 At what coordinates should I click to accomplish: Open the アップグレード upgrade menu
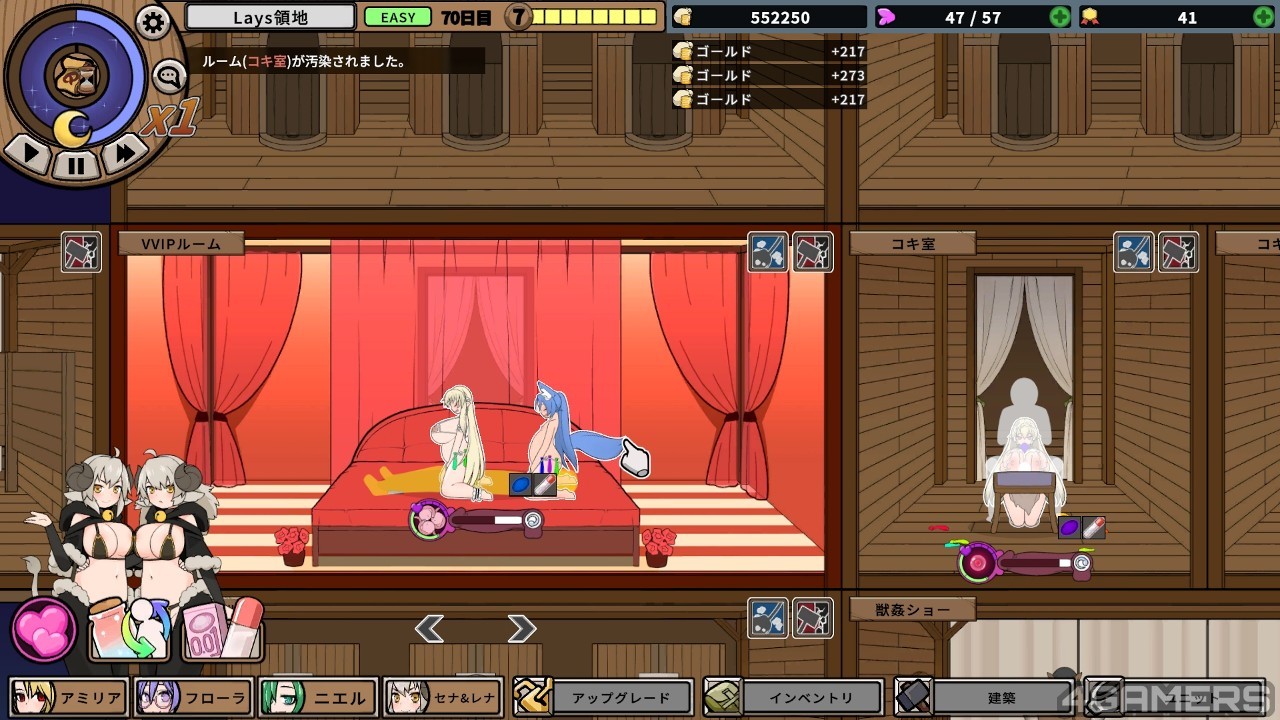click(604, 697)
